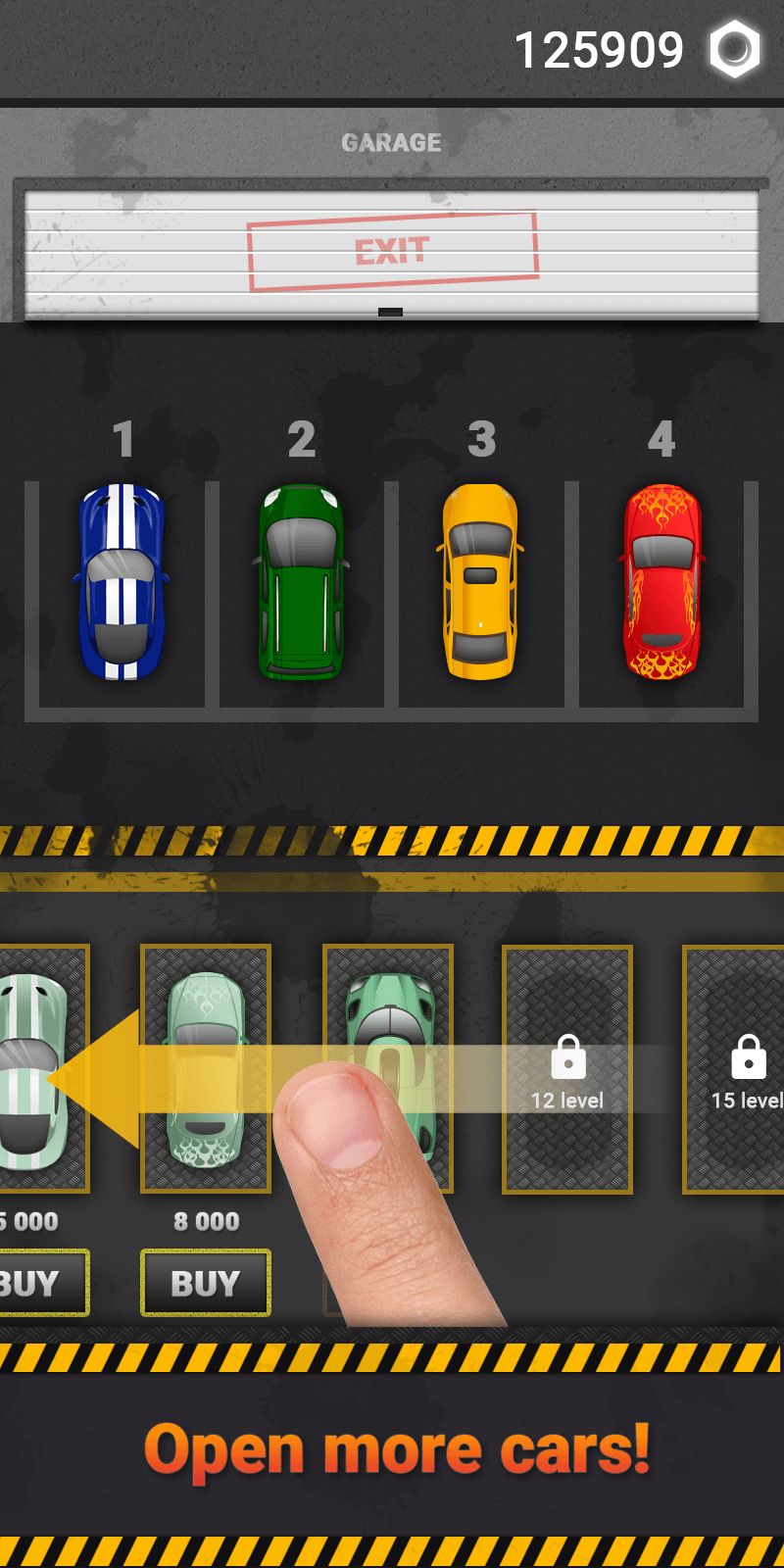Tap the locked 12 level car tile
Viewport: 784px width, 1568px height.
pos(567,1069)
